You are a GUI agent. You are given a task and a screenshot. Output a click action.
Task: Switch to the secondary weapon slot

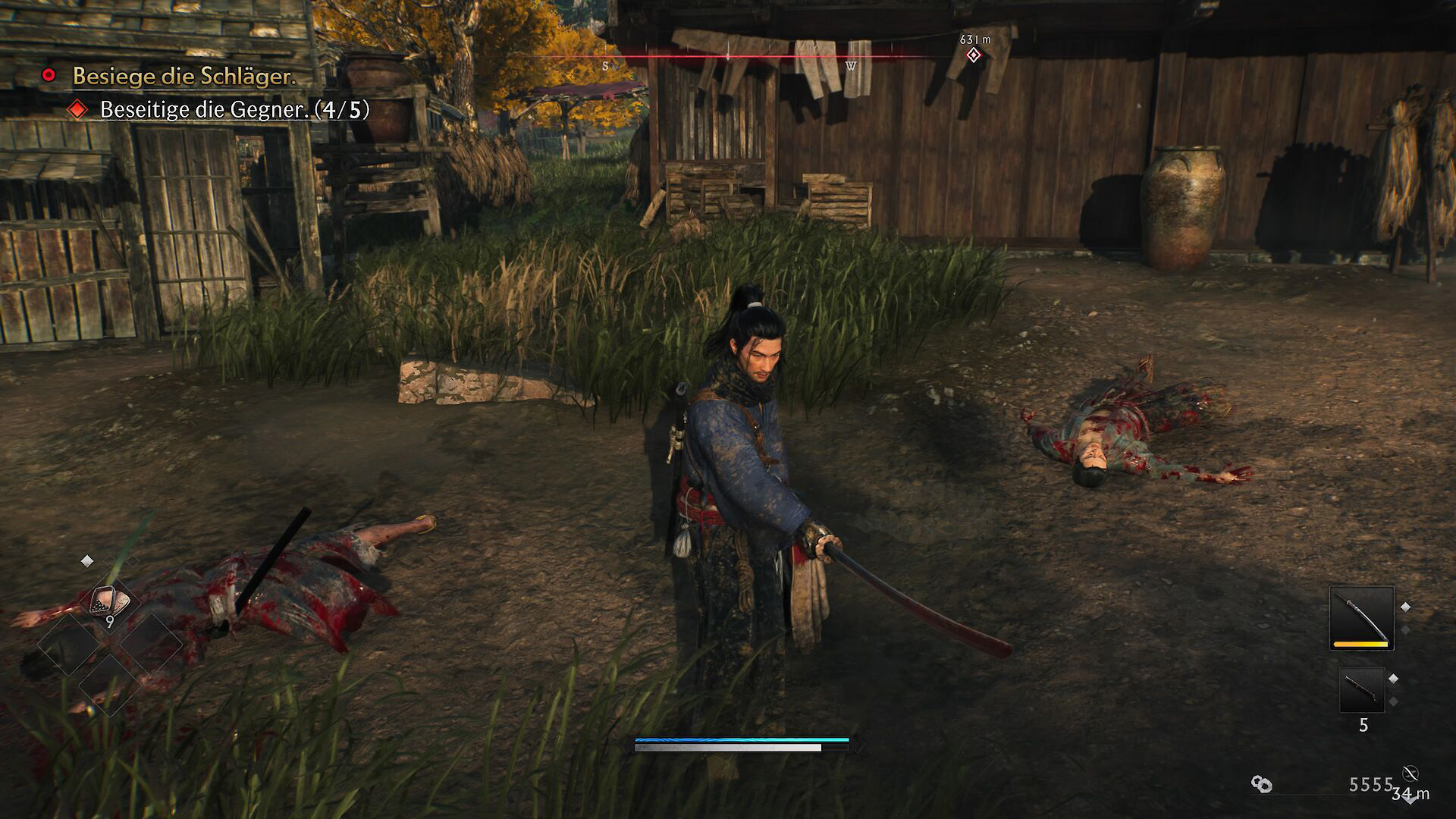[x=1362, y=690]
